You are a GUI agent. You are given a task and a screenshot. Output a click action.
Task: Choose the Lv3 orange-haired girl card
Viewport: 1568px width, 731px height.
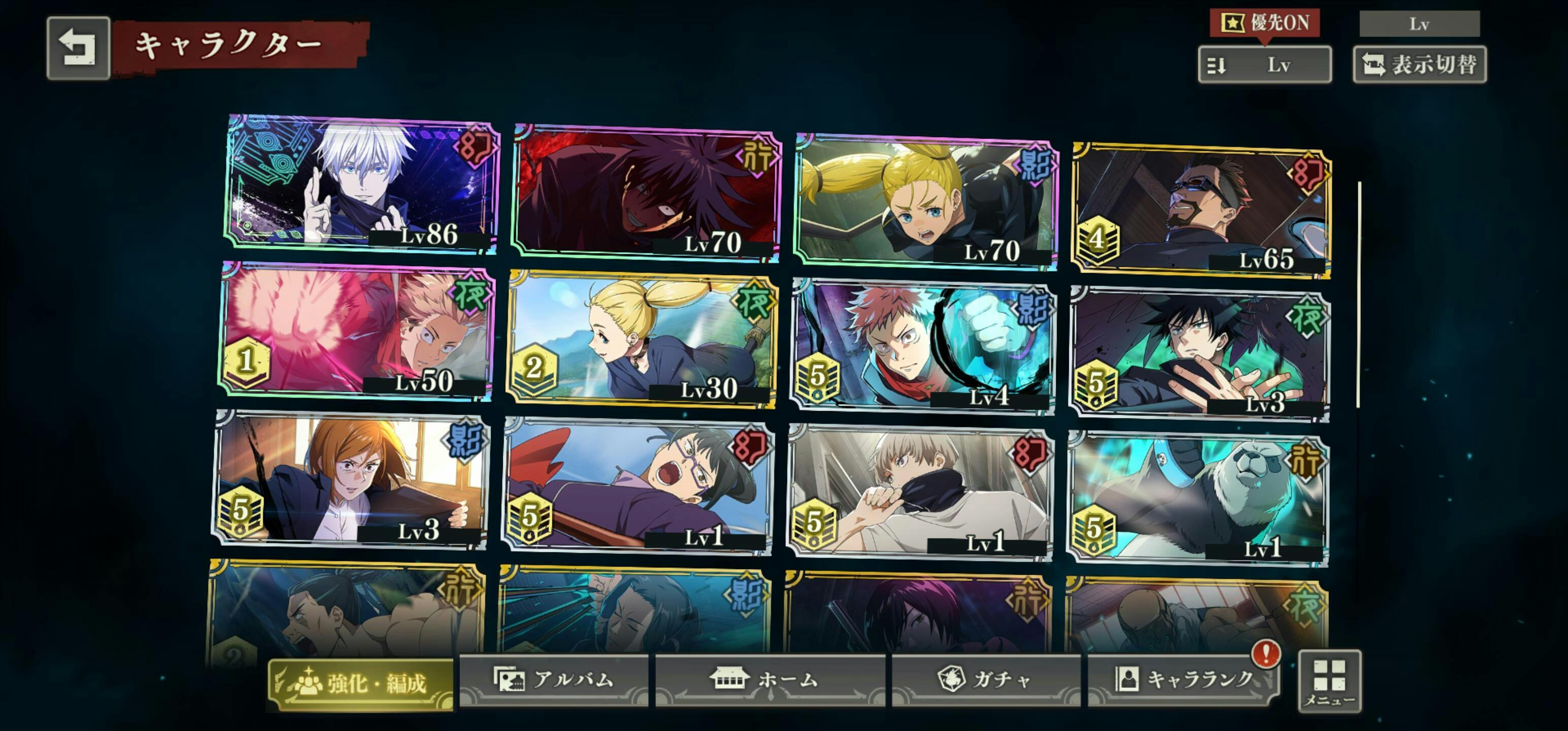pyautogui.click(x=351, y=481)
